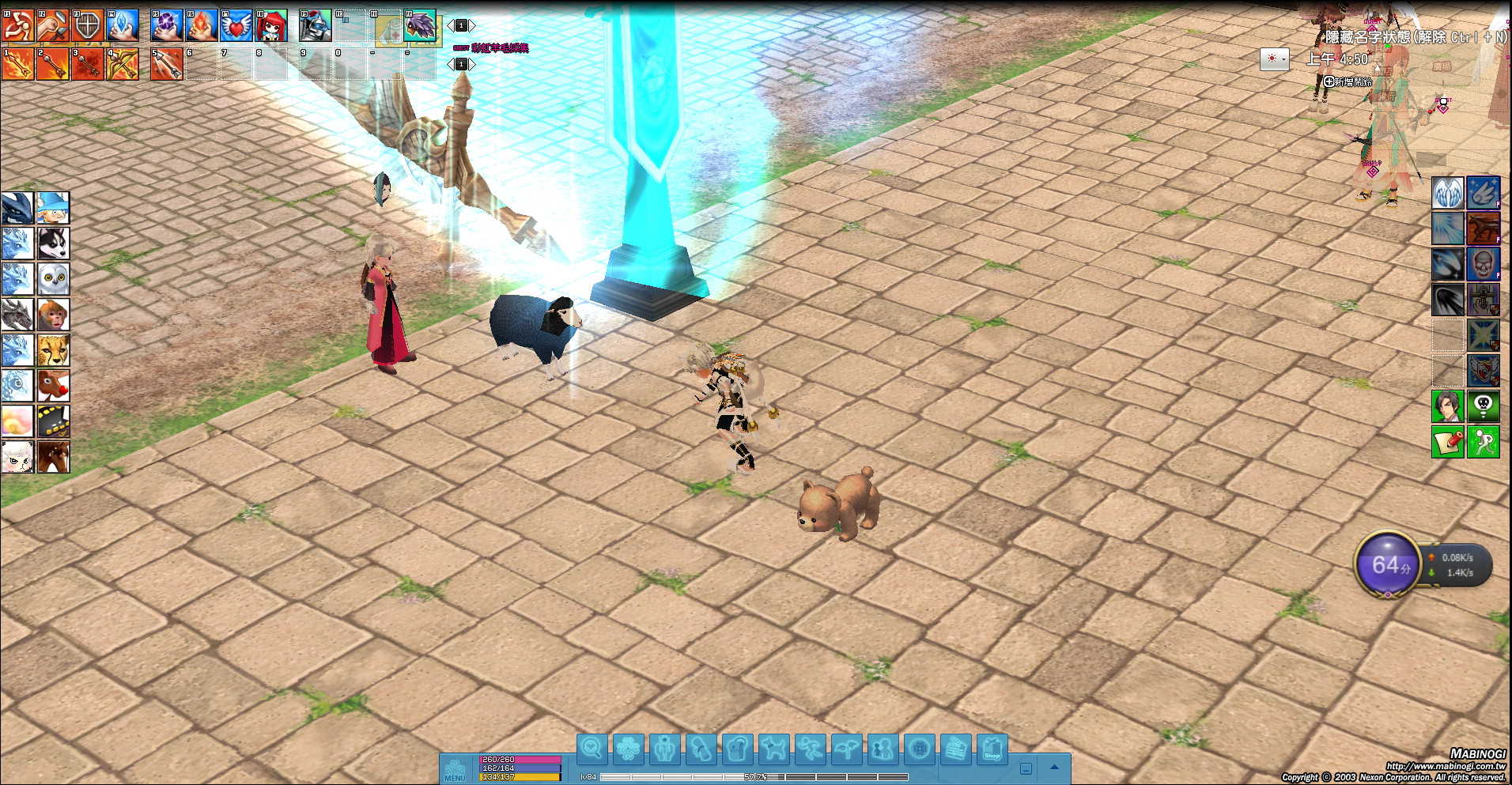Image resolution: width=1512 pixels, height=785 pixels.
Task: Click the skull speech bubble icon
Action: click(x=1484, y=406)
